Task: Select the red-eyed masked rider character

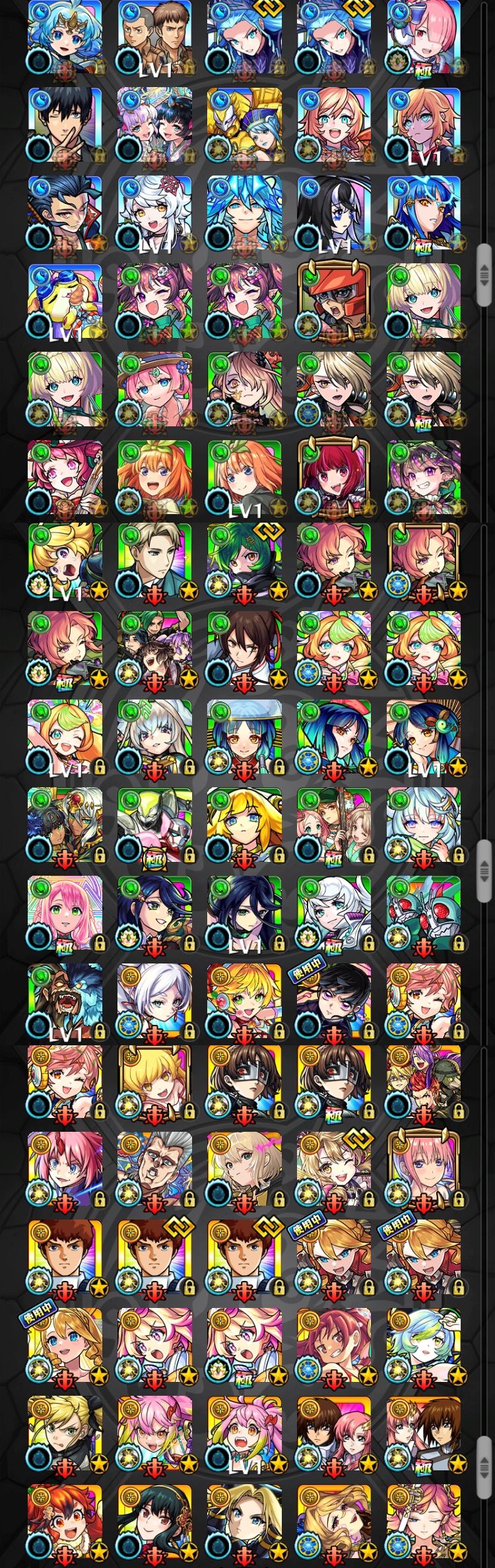Action: coord(424,915)
